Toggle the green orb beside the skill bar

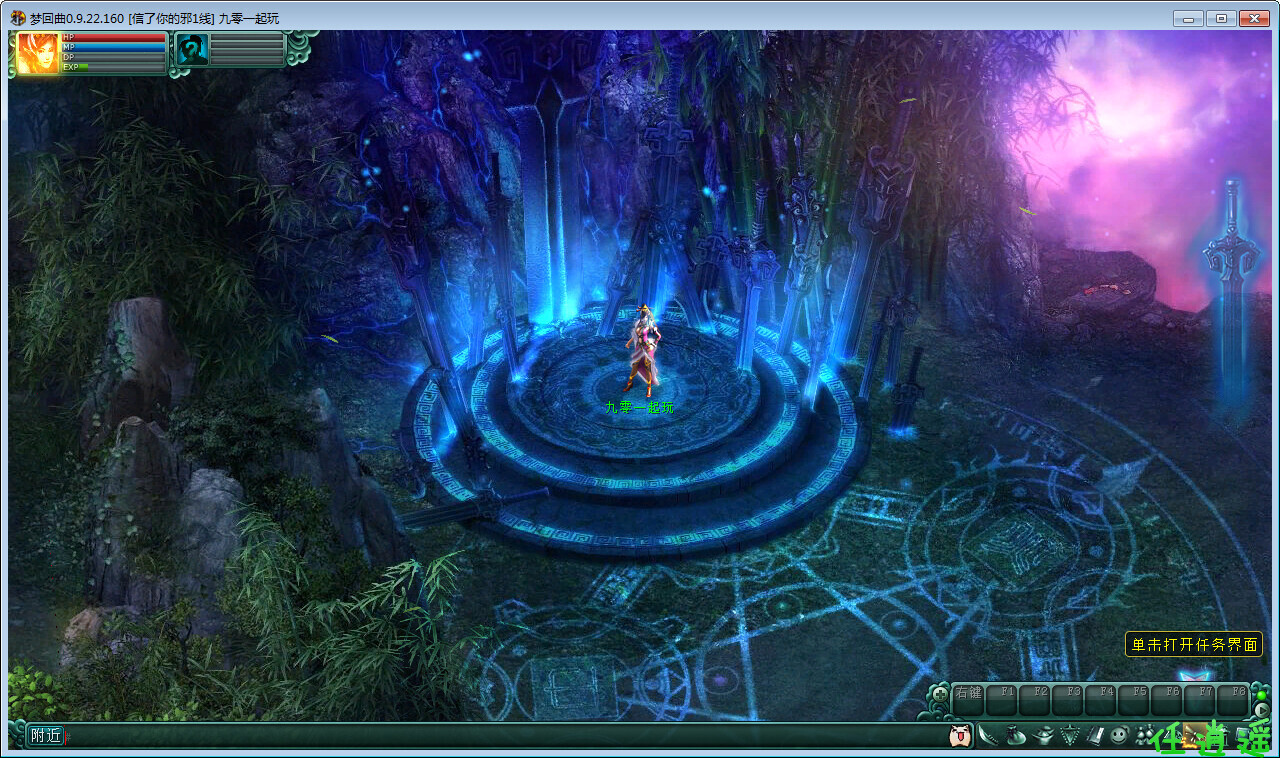coord(1262,694)
